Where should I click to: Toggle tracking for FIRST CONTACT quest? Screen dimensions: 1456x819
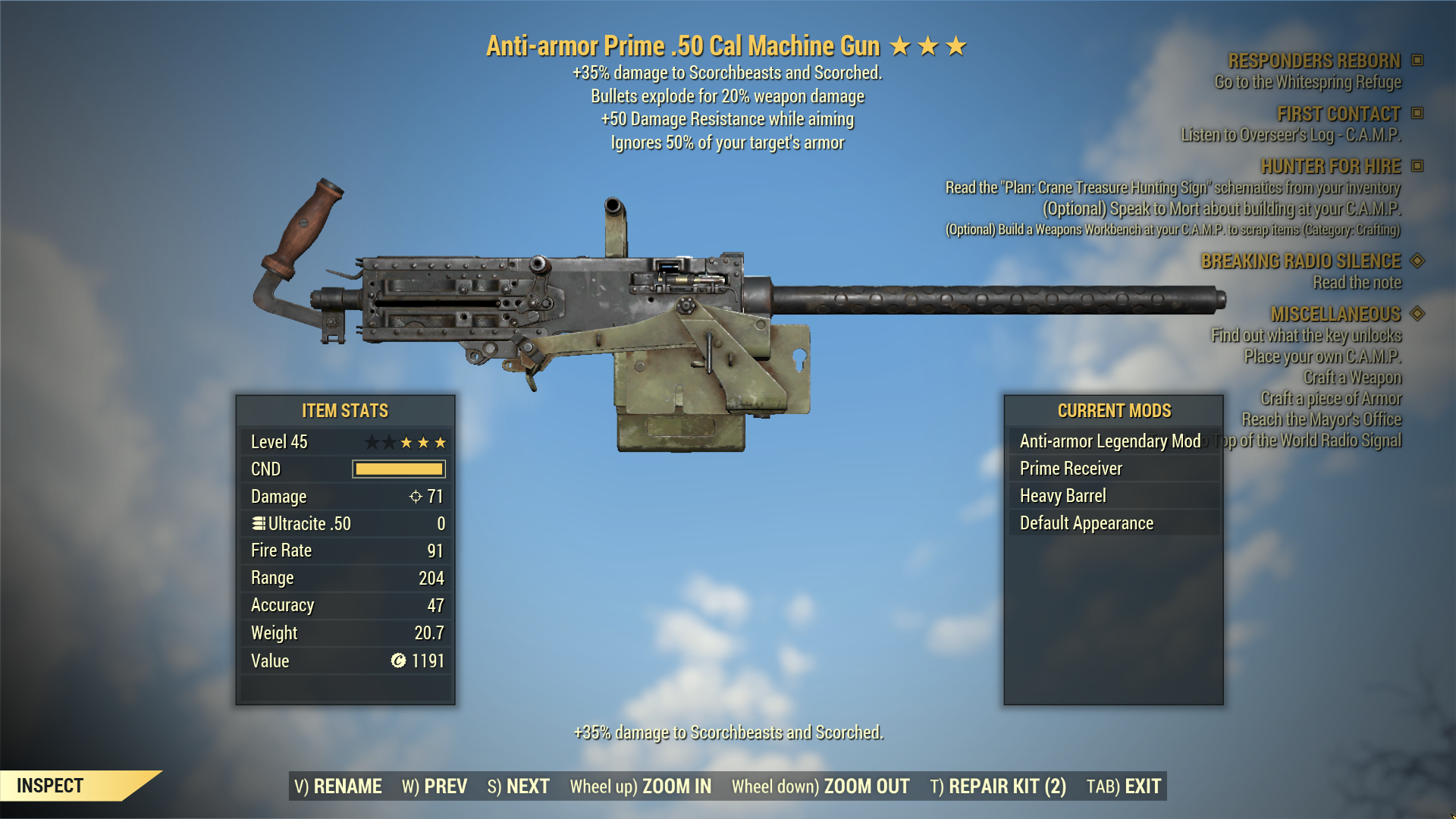(x=1417, y=114)
